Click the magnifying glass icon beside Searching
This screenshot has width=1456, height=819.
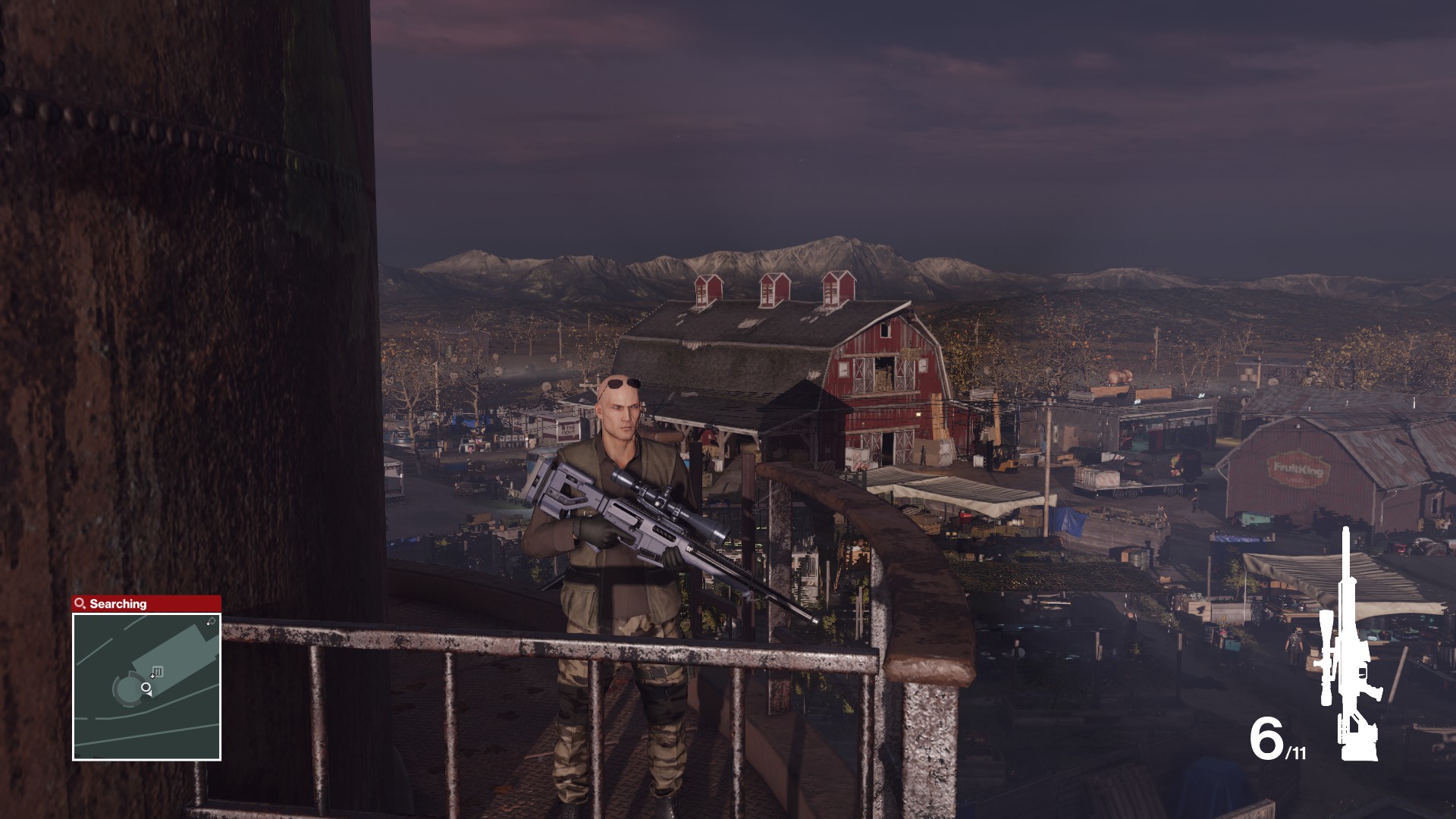click(79, 602)
